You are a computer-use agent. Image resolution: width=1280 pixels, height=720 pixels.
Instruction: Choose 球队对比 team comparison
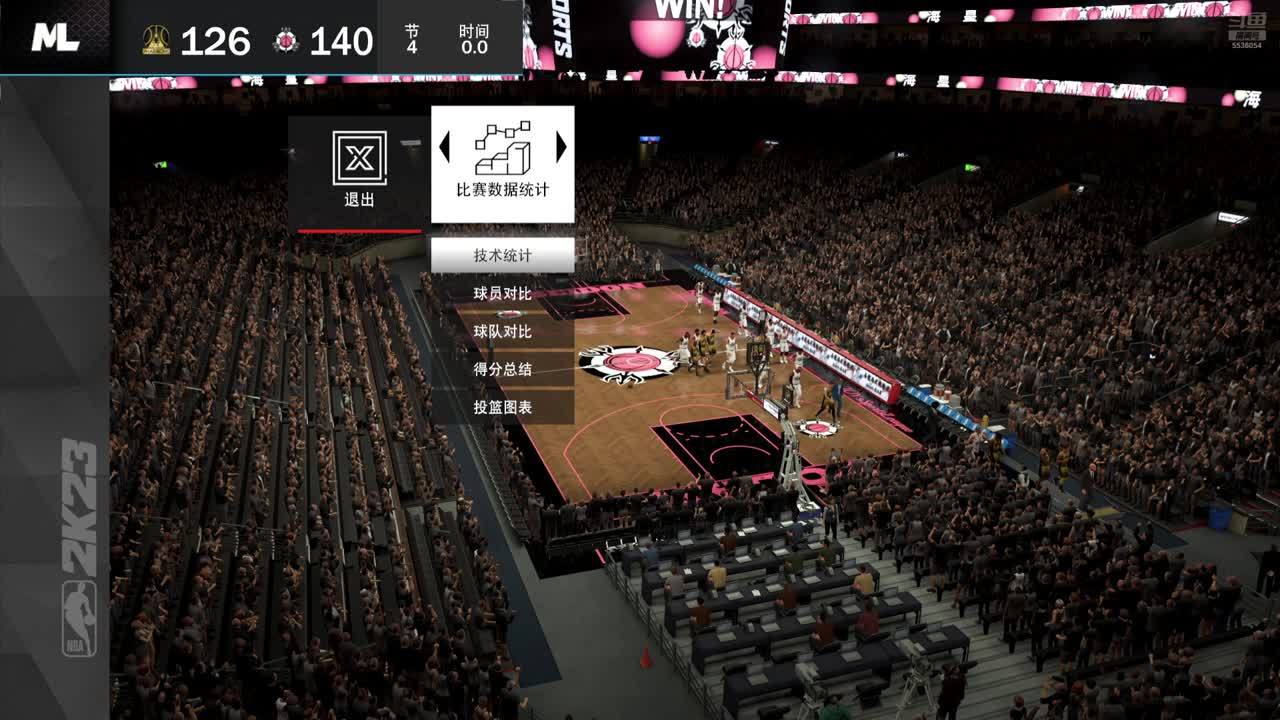tap(502, 331)
